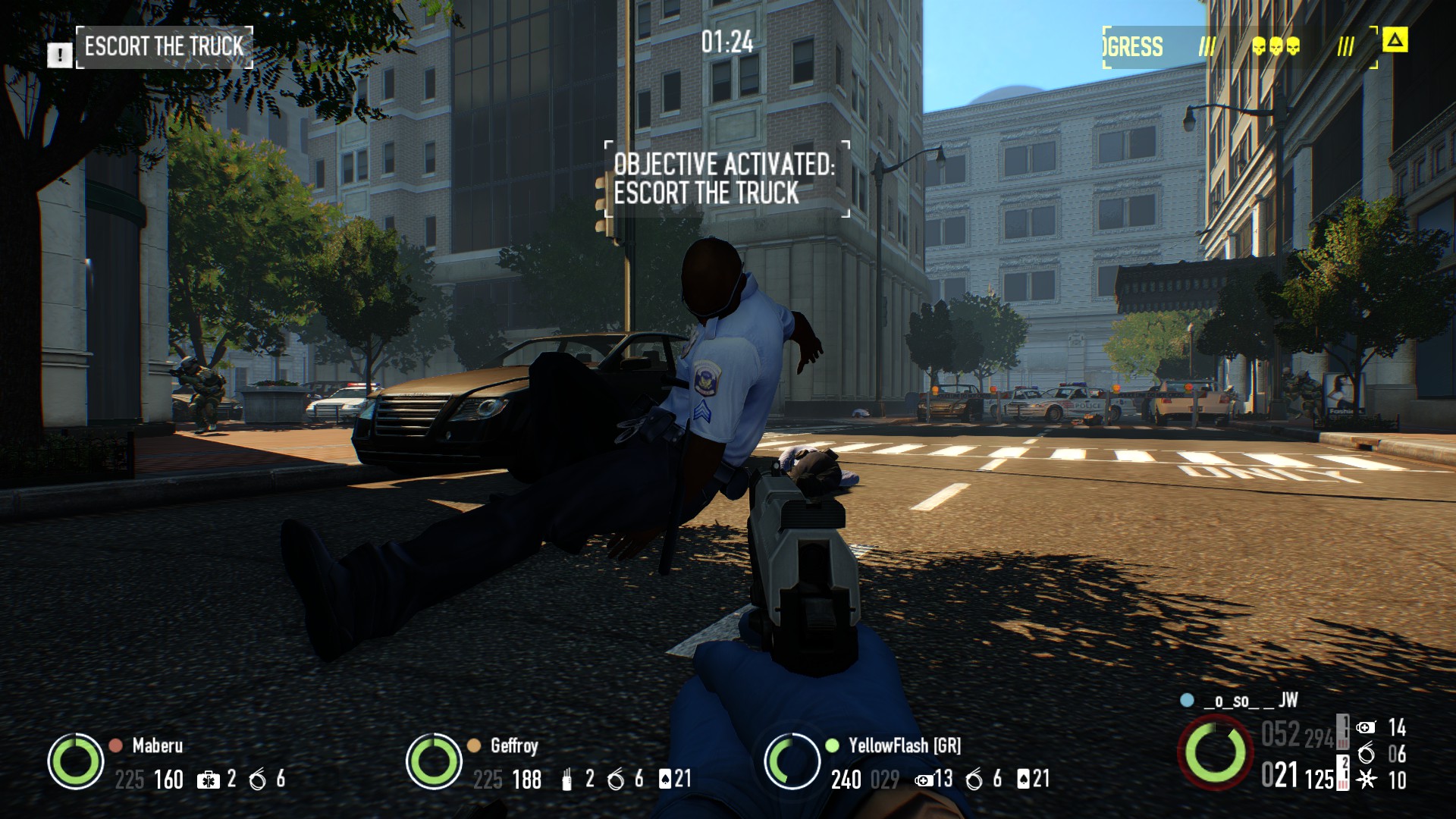Viewport: 1456px width, 819px height.
Task: Click your own cable ties icon
Action: (1366, 754)
